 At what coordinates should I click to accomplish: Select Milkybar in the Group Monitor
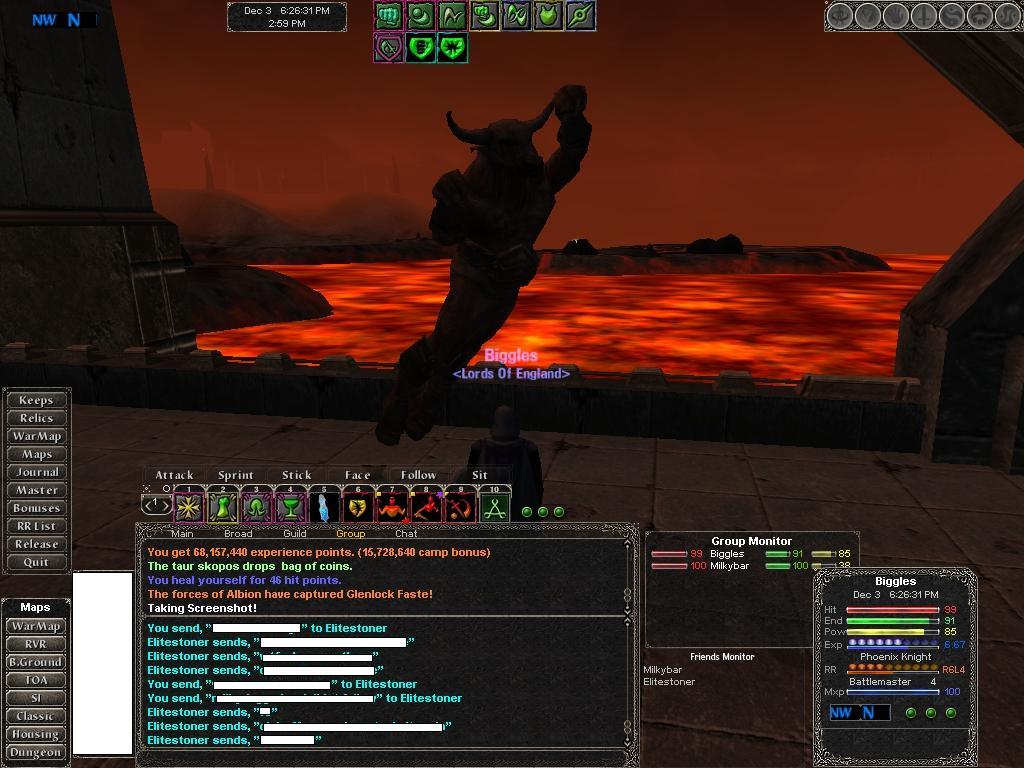[730, 566]
